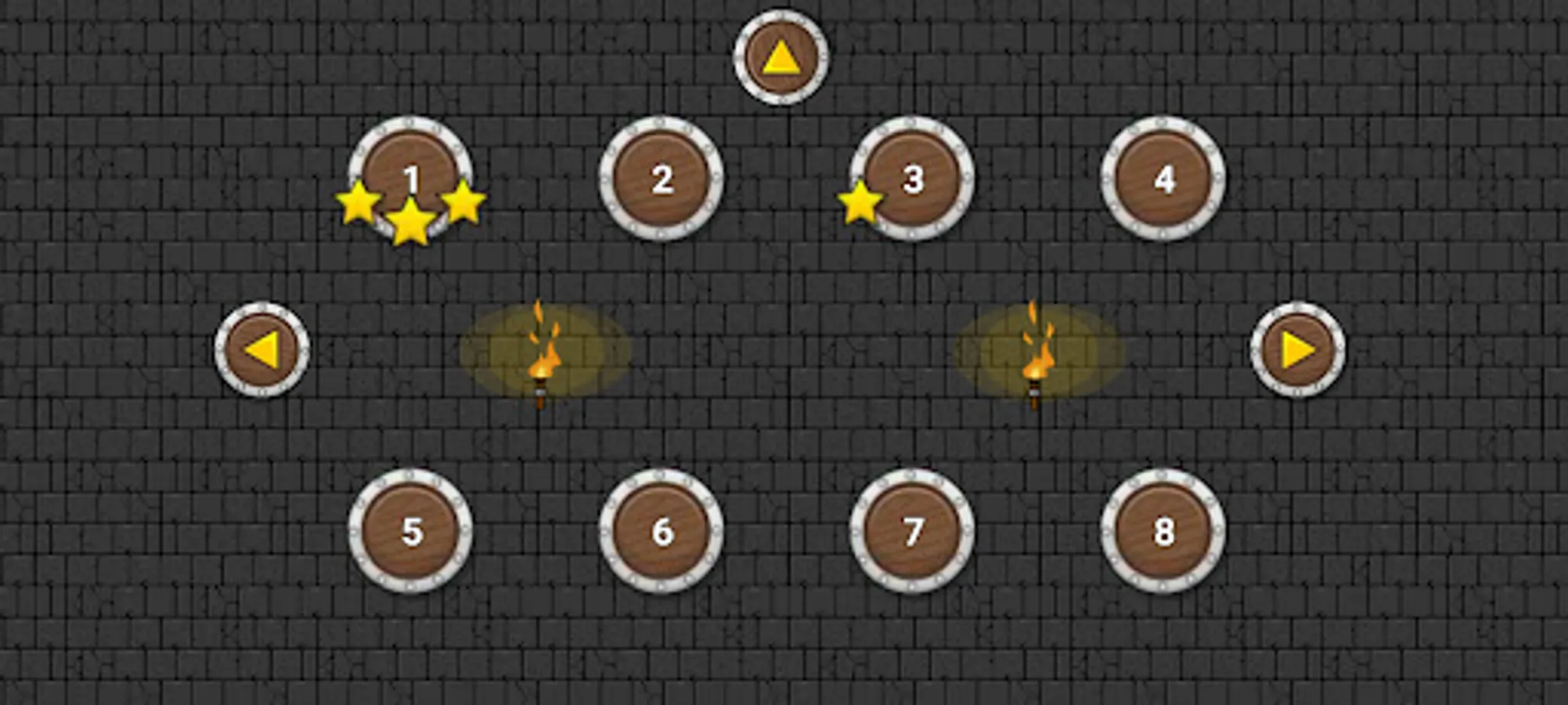The height and width of the screenshot is (705, 1568).
Task: Click the right star under level 1
Action: tap(464, 204)
